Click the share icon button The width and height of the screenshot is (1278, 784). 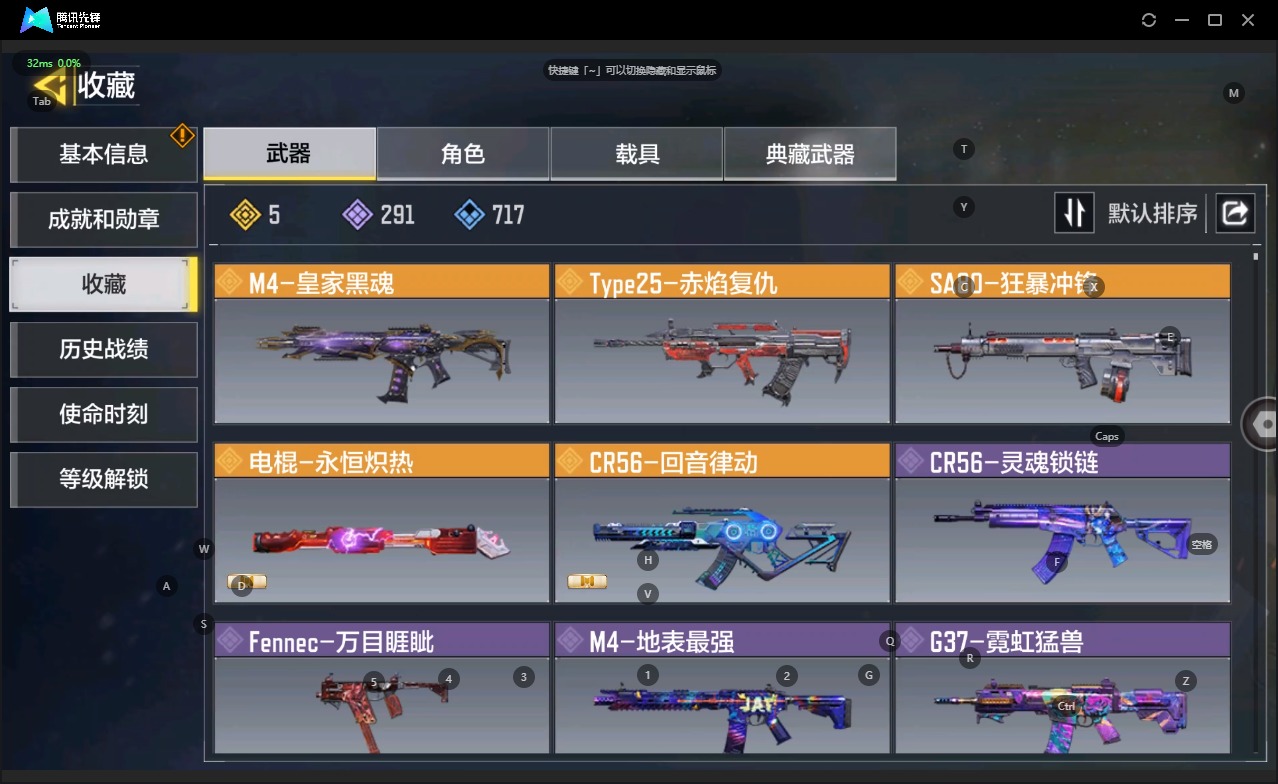[1235, 213]
